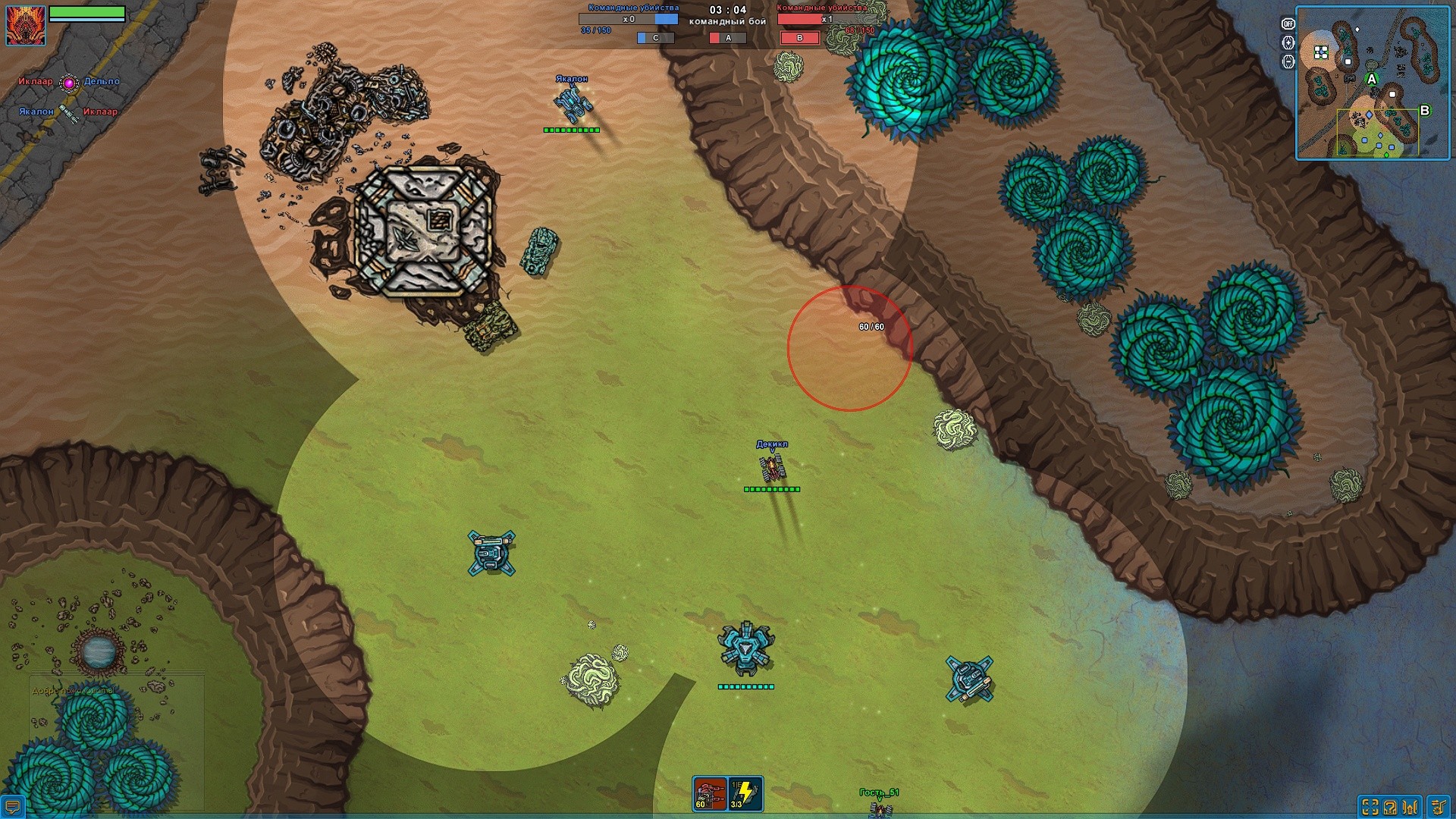Toggle the minimap OFF button
1456x819 pixels.
(x=1288, y=24)
